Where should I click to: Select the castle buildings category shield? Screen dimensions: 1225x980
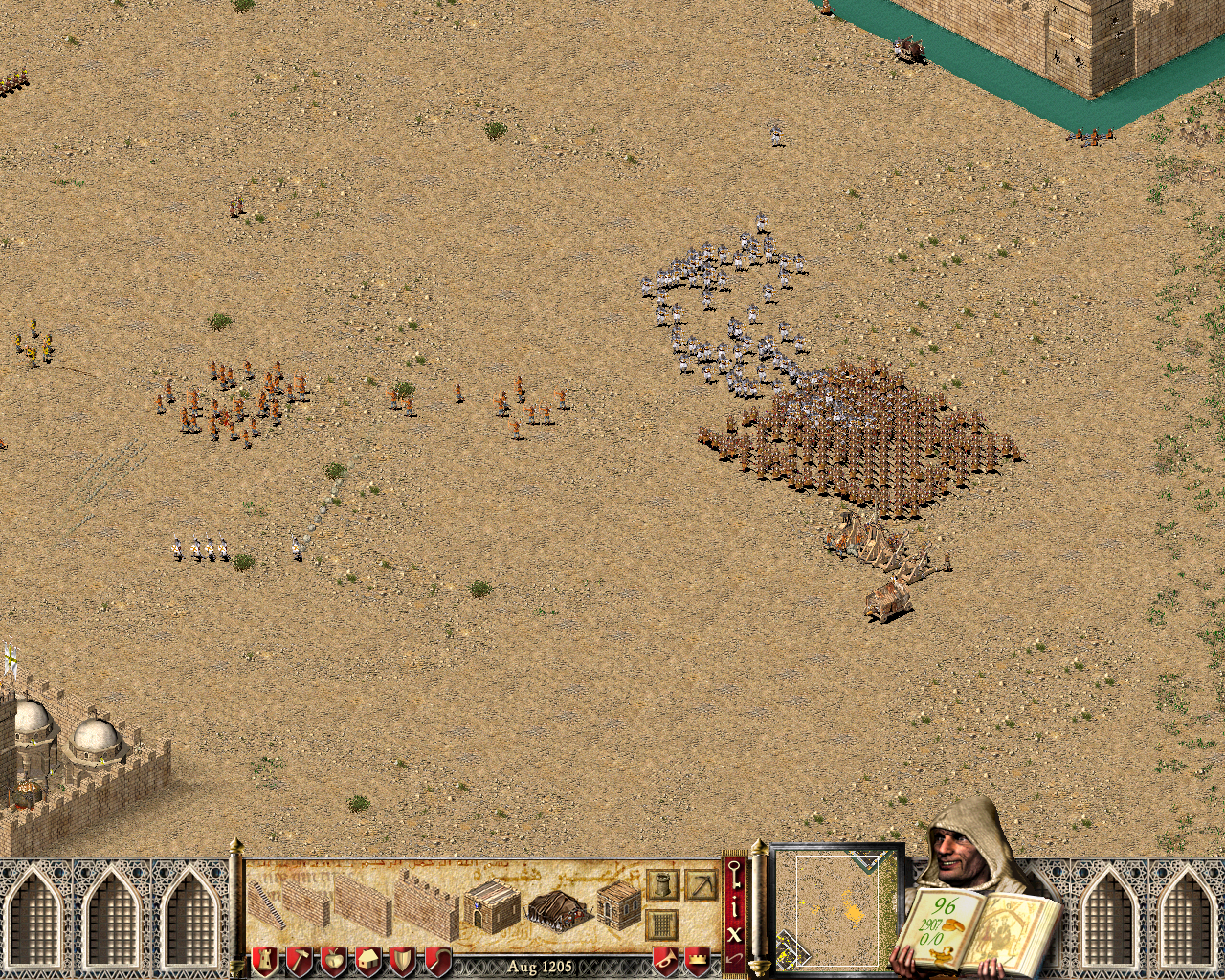tap(265, 960)
